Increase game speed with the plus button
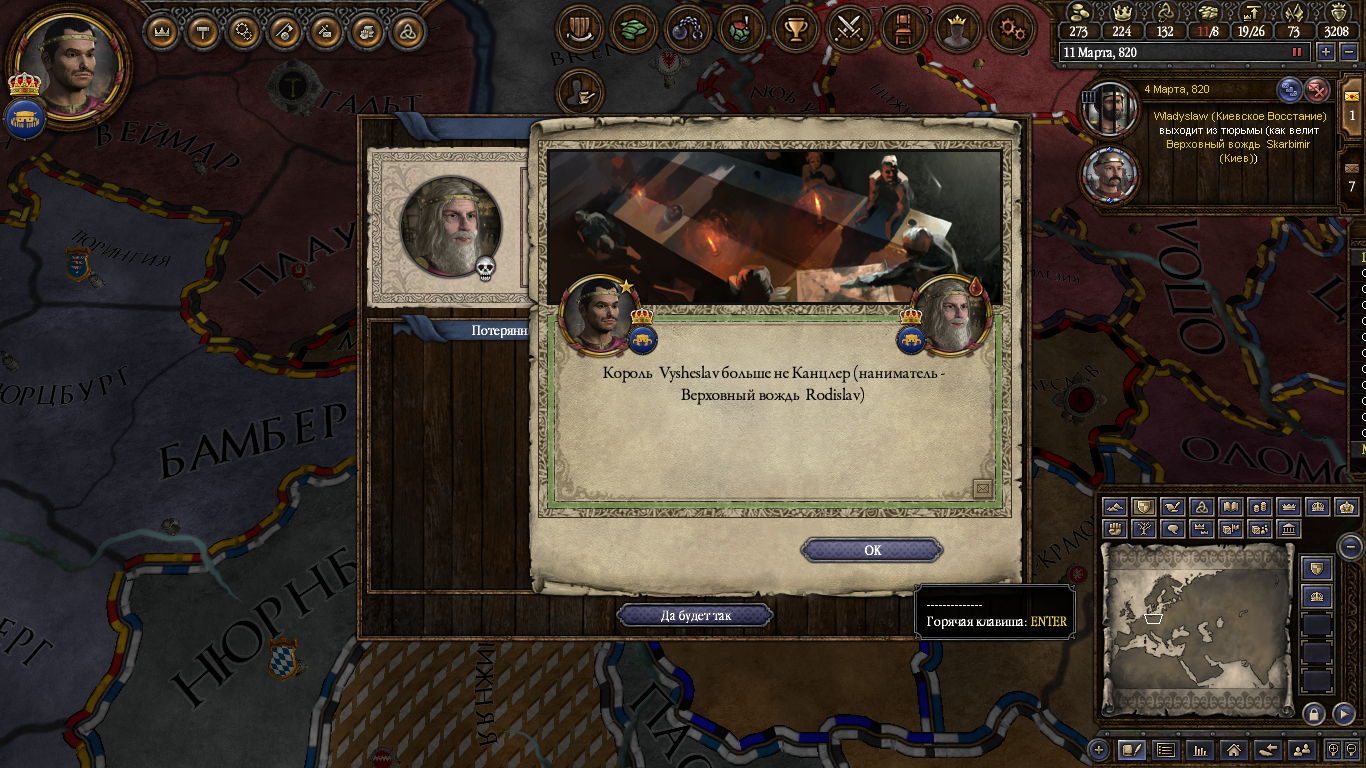Image resolution: width=1366 pixels, height=768 pixels. (1326, 52)
